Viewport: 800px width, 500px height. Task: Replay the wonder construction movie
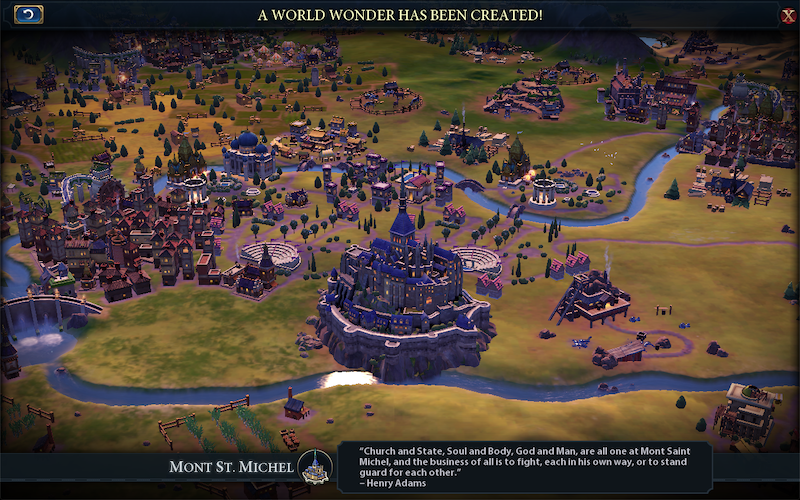click(x=29, y=14)
